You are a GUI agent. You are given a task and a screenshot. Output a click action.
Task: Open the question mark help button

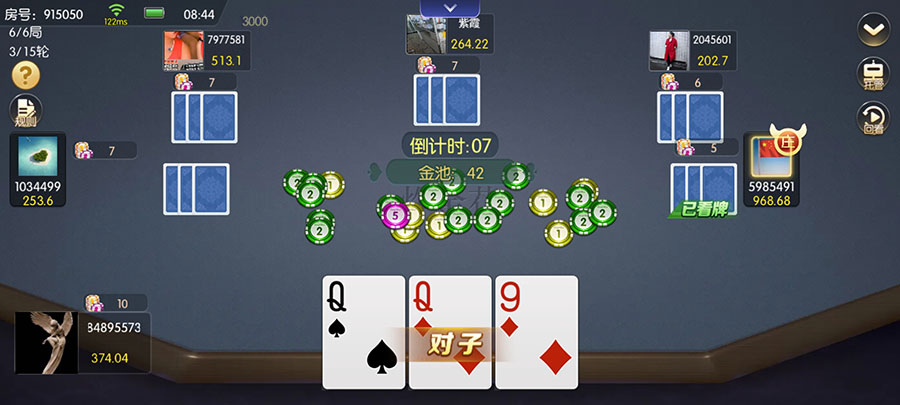coord(25,75)
